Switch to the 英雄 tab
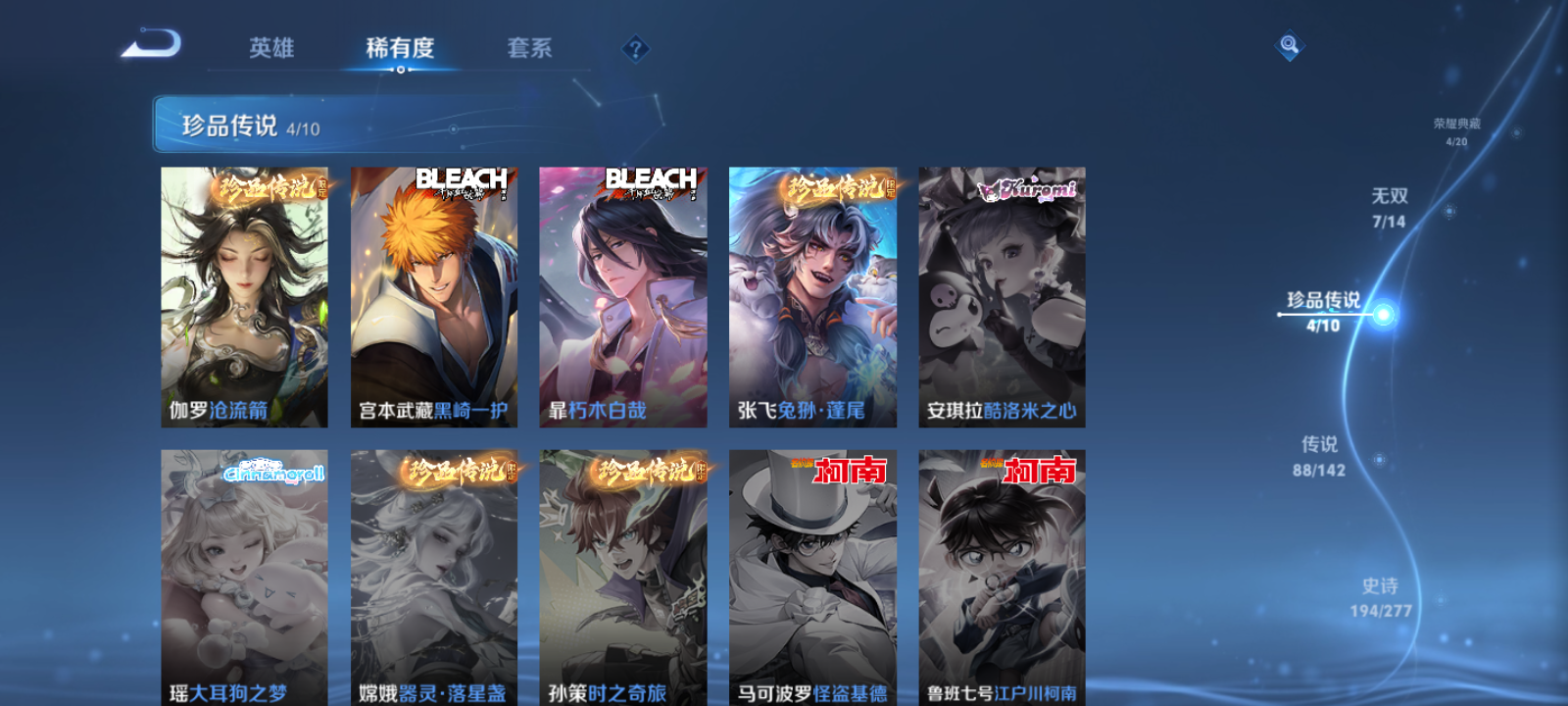The image size is (1568, 706). point(274,48)
